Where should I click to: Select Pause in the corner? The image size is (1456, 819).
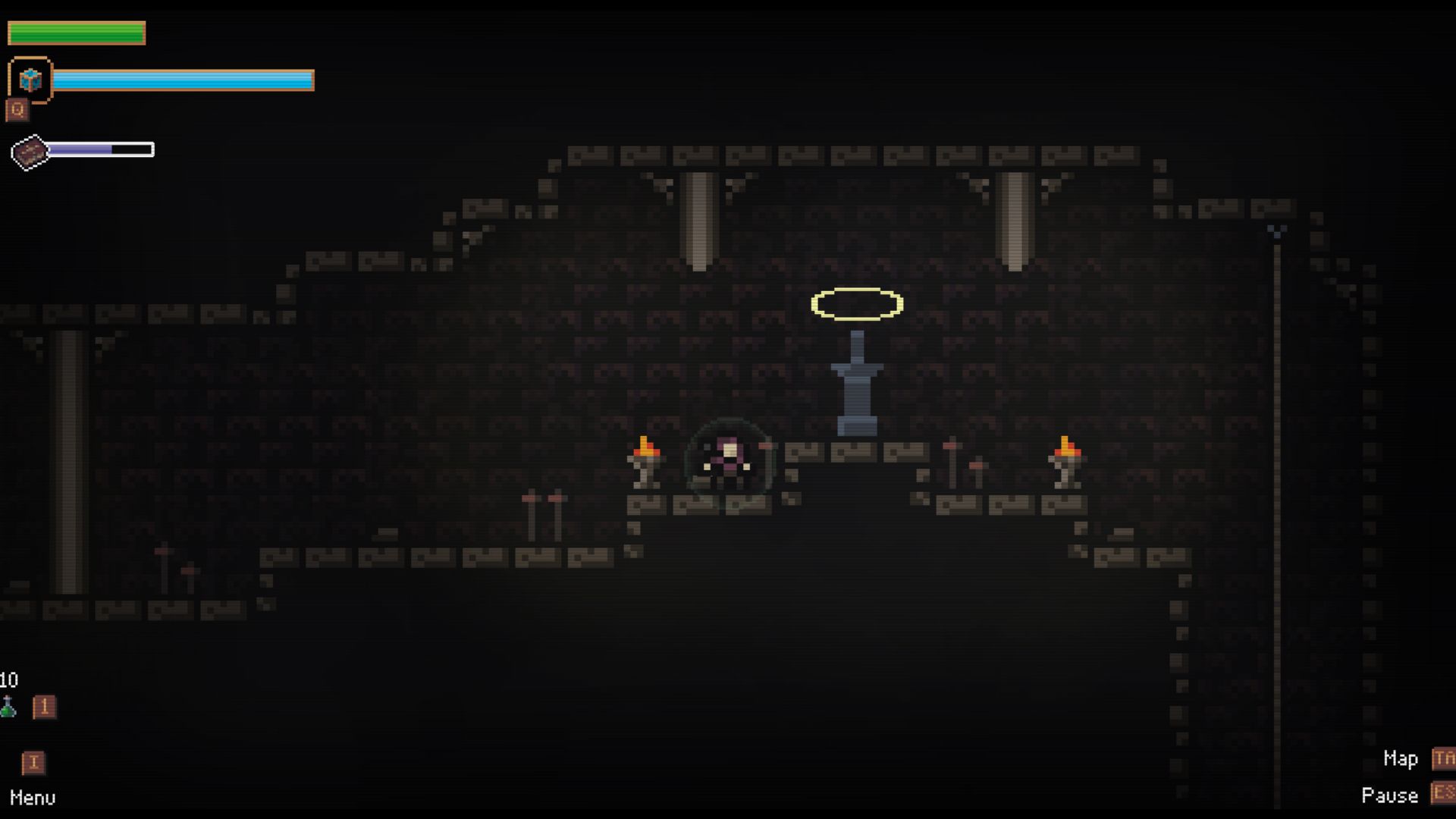(1392, 795)
